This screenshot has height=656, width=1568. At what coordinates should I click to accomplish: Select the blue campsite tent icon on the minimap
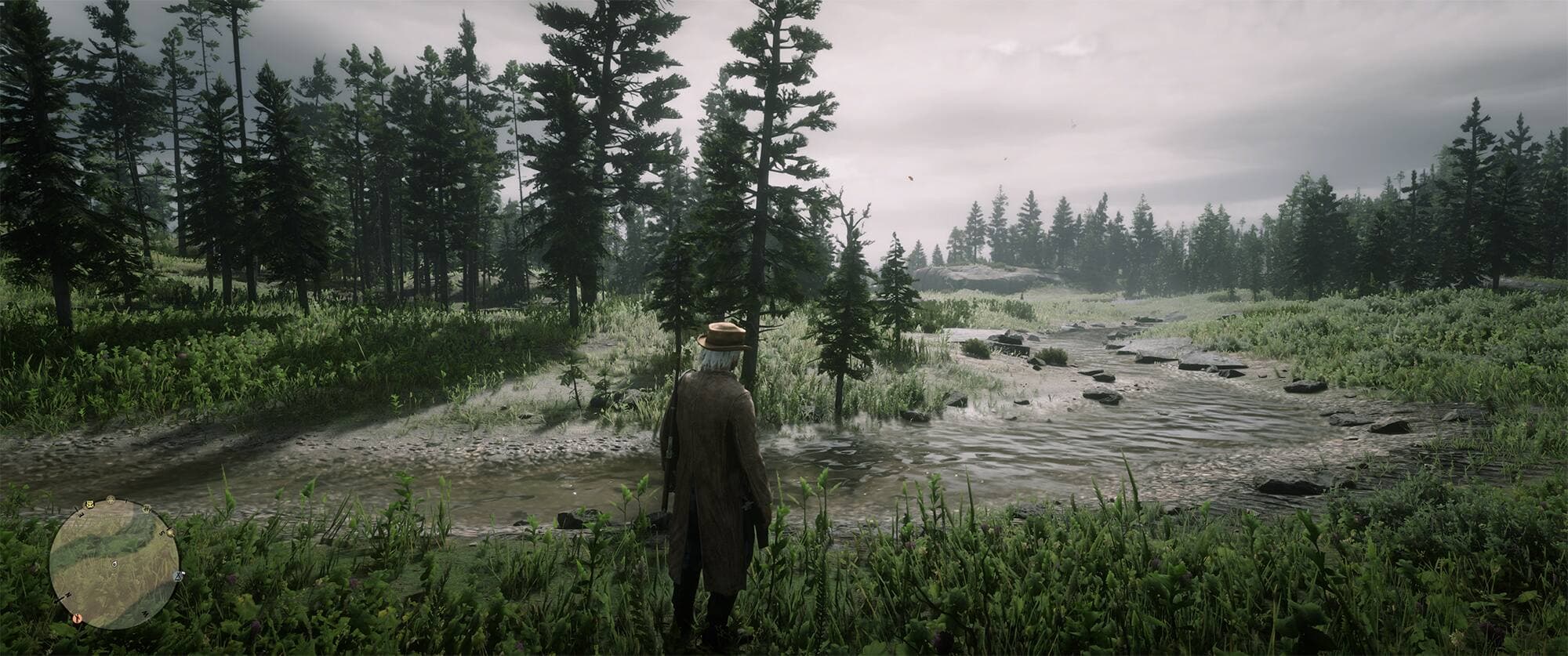(178, 576)
